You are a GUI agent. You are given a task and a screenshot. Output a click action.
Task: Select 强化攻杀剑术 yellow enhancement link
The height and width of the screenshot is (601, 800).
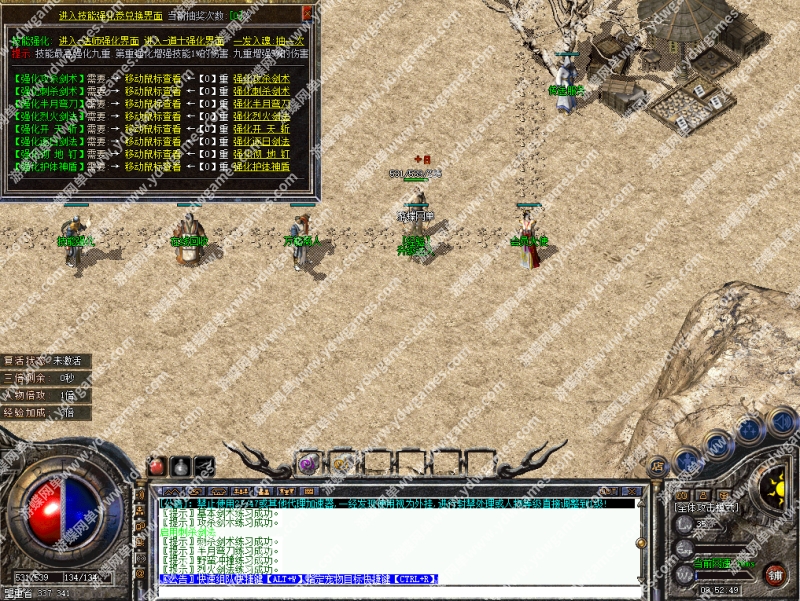(261, 78)
